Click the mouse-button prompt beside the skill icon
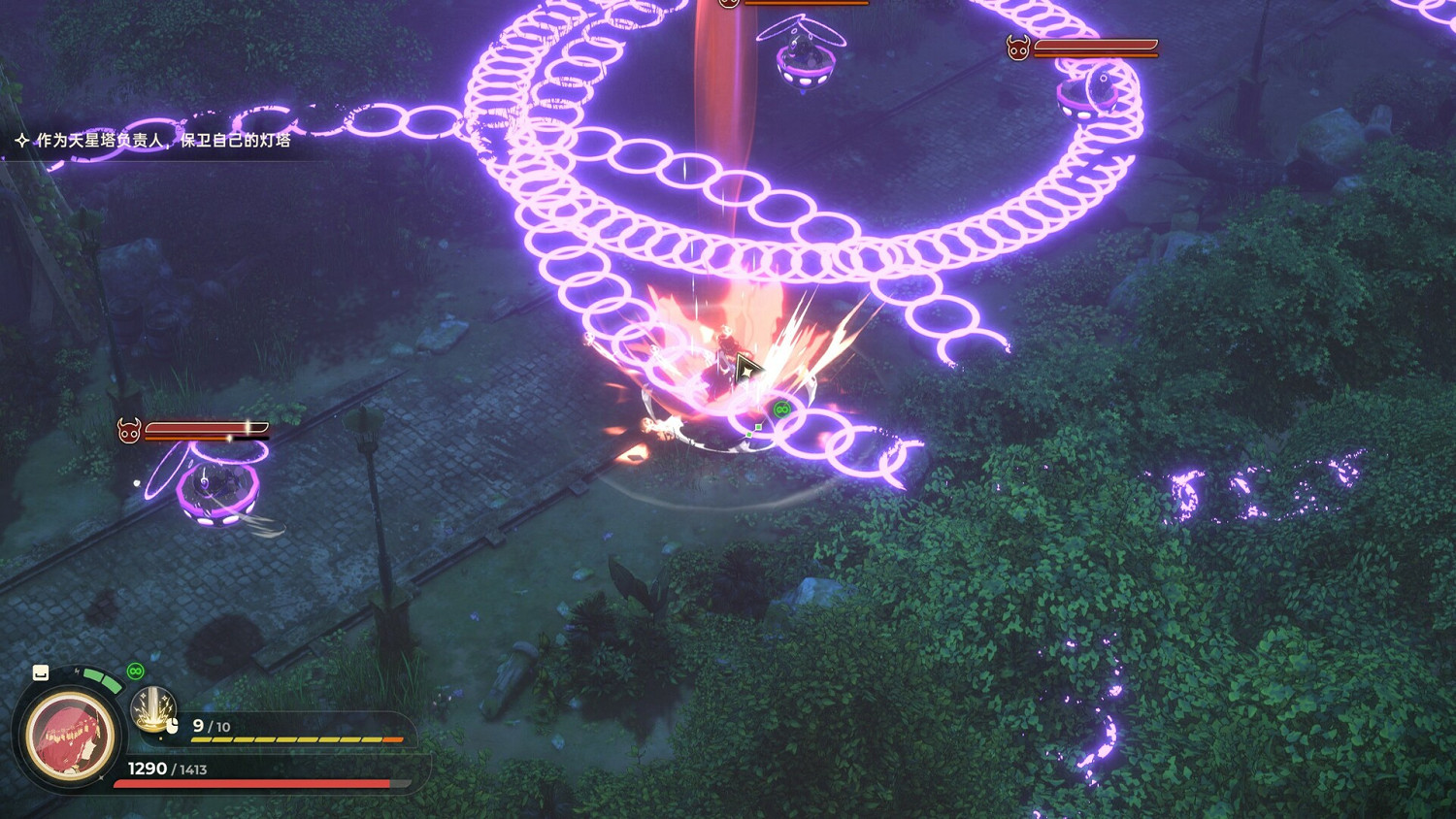 click(x=173, y=725)
